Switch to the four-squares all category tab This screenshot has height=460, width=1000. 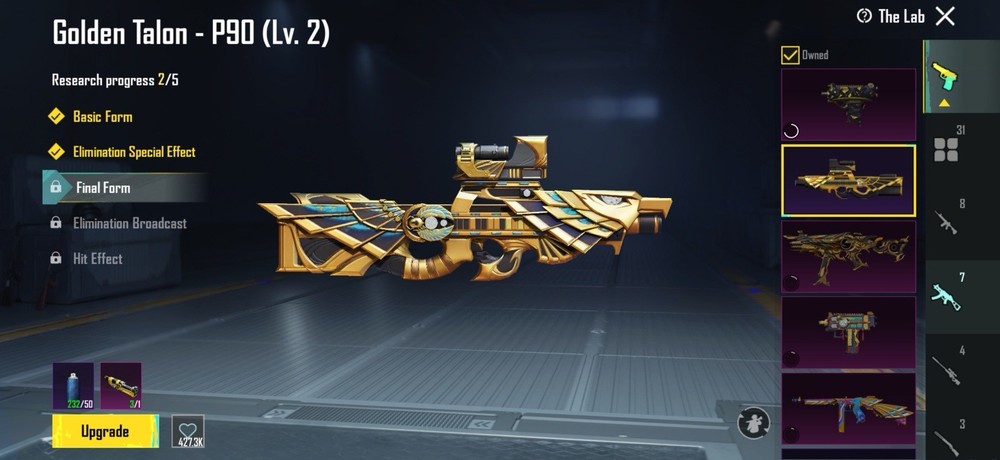coord(946,147)
